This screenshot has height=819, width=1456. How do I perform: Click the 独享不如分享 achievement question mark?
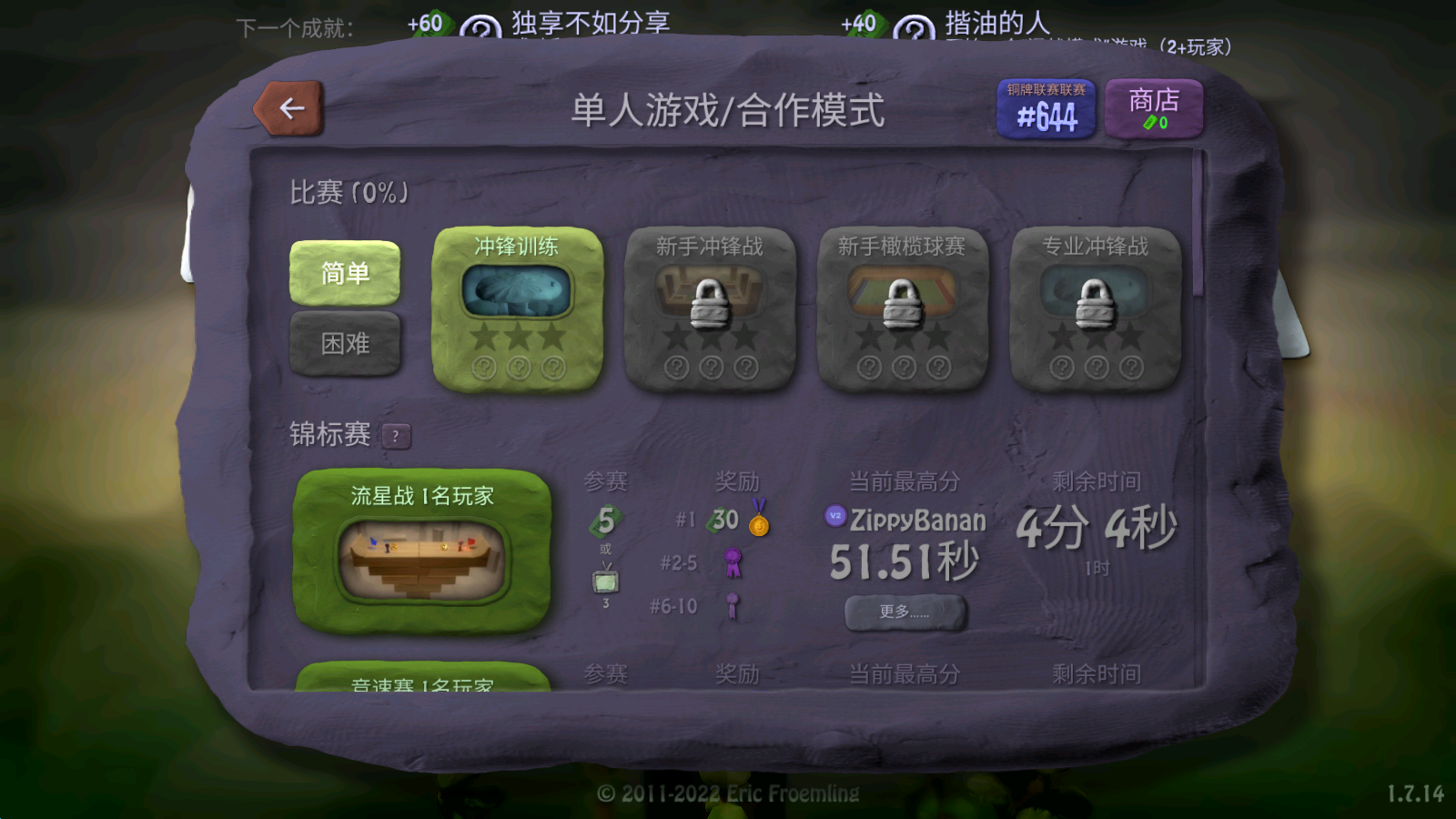482,28
